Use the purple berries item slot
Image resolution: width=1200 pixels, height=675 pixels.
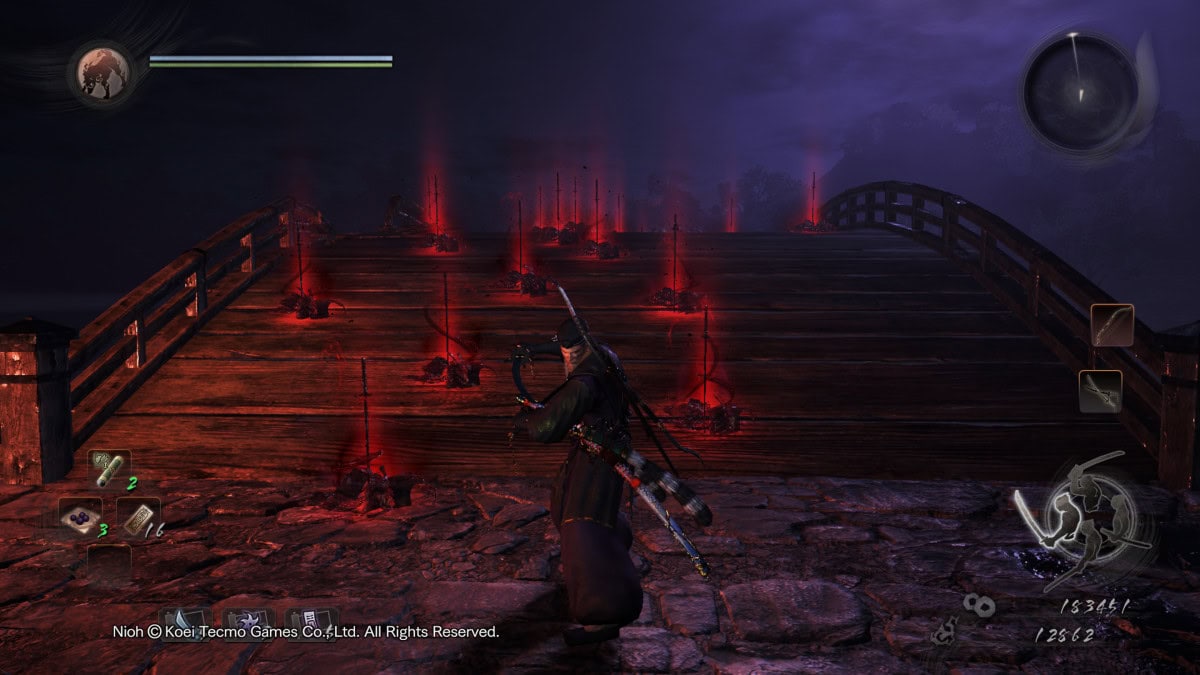tap(79, 515)
